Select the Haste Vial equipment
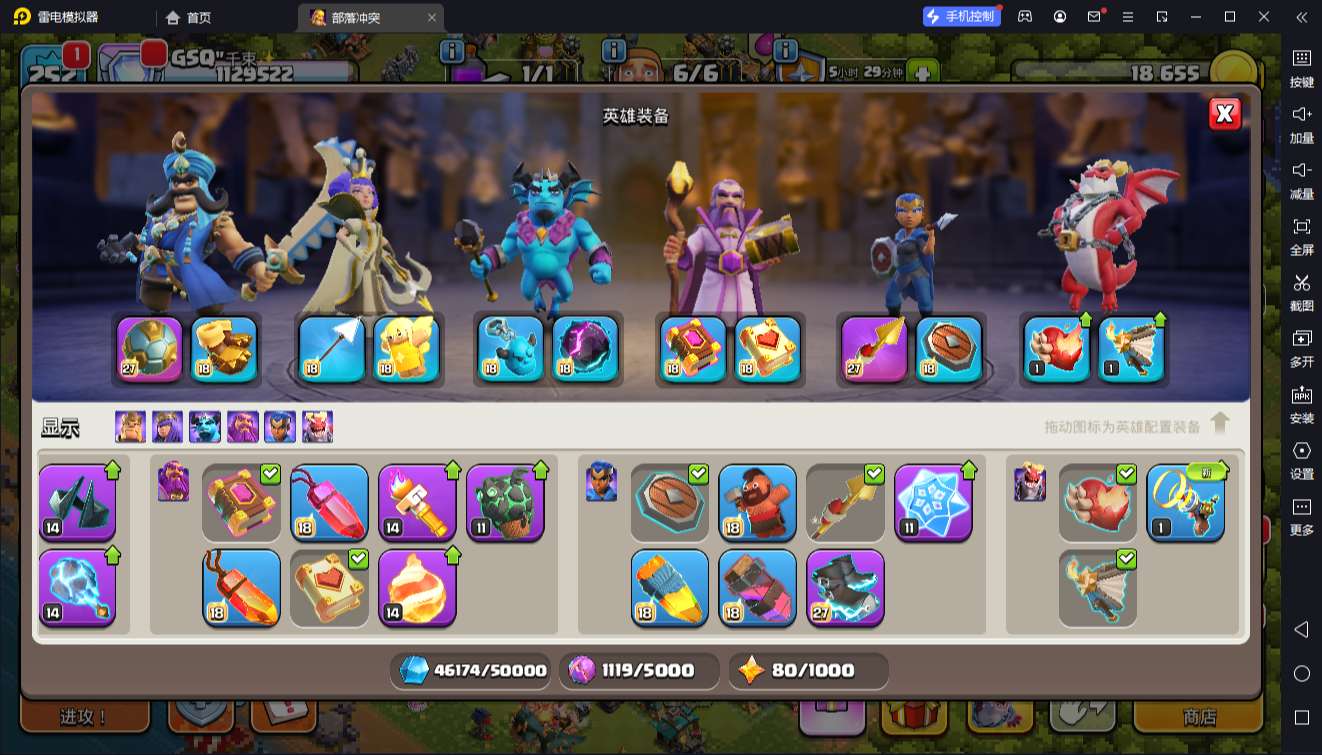The image size is (1322, 755). [x=669, y=587]
